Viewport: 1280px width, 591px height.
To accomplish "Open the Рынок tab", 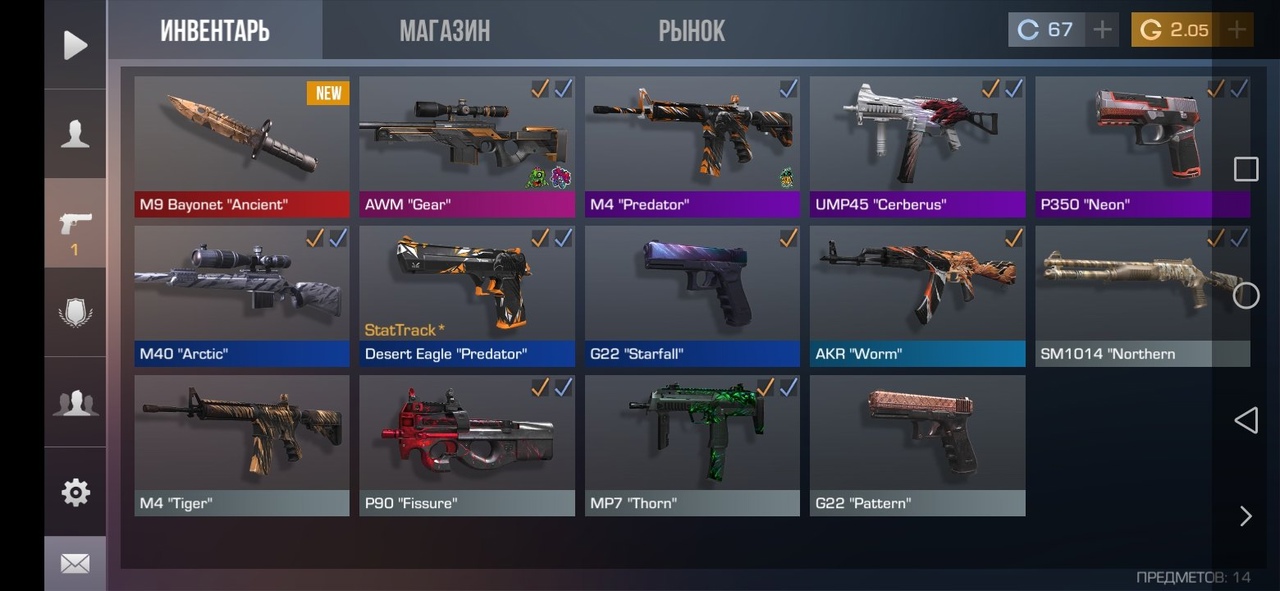I will click(691, 31).
